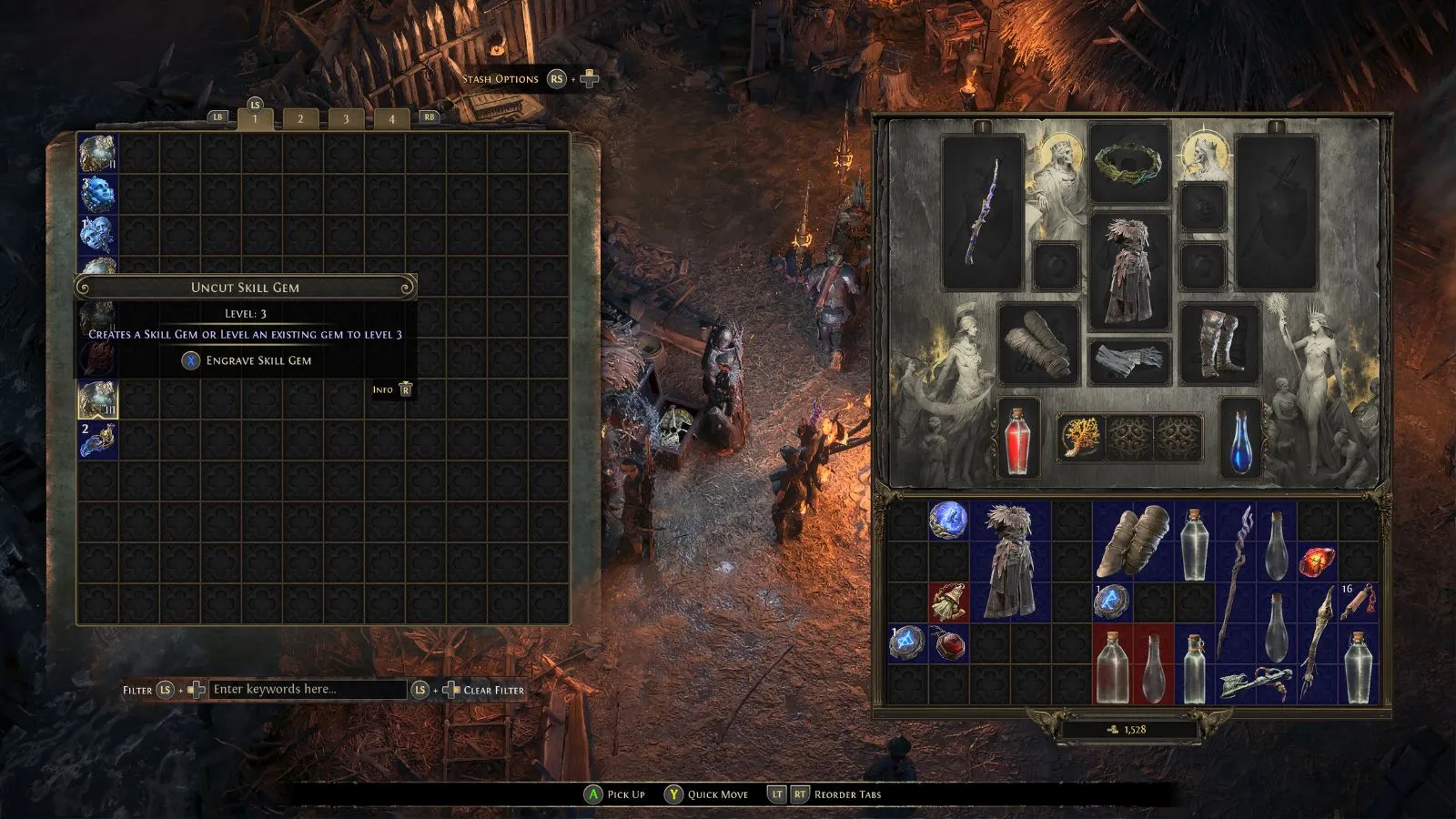Image resolution: width=1456 pixels, height=819 pixels.
Task: Select the red ruby gem in inventory
Action: tap(1316, 561)
